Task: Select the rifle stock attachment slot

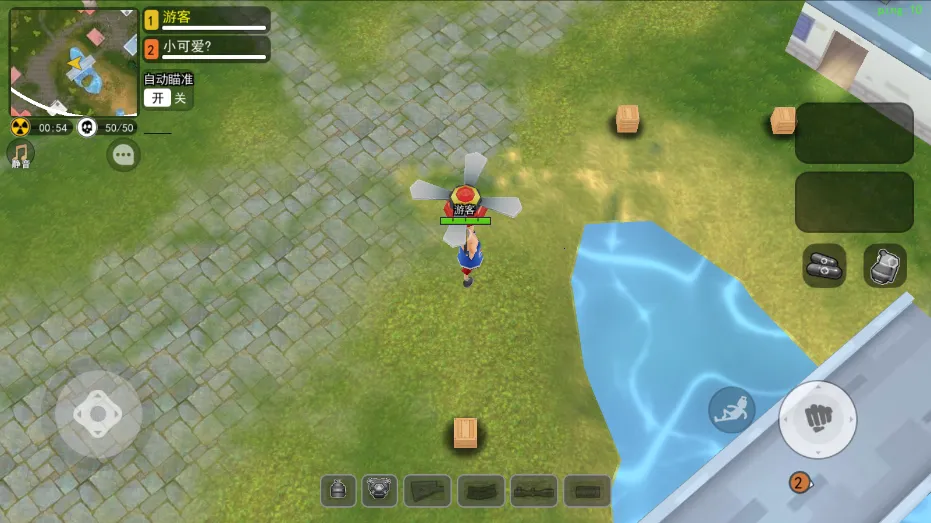Action: tap(427, 490)
